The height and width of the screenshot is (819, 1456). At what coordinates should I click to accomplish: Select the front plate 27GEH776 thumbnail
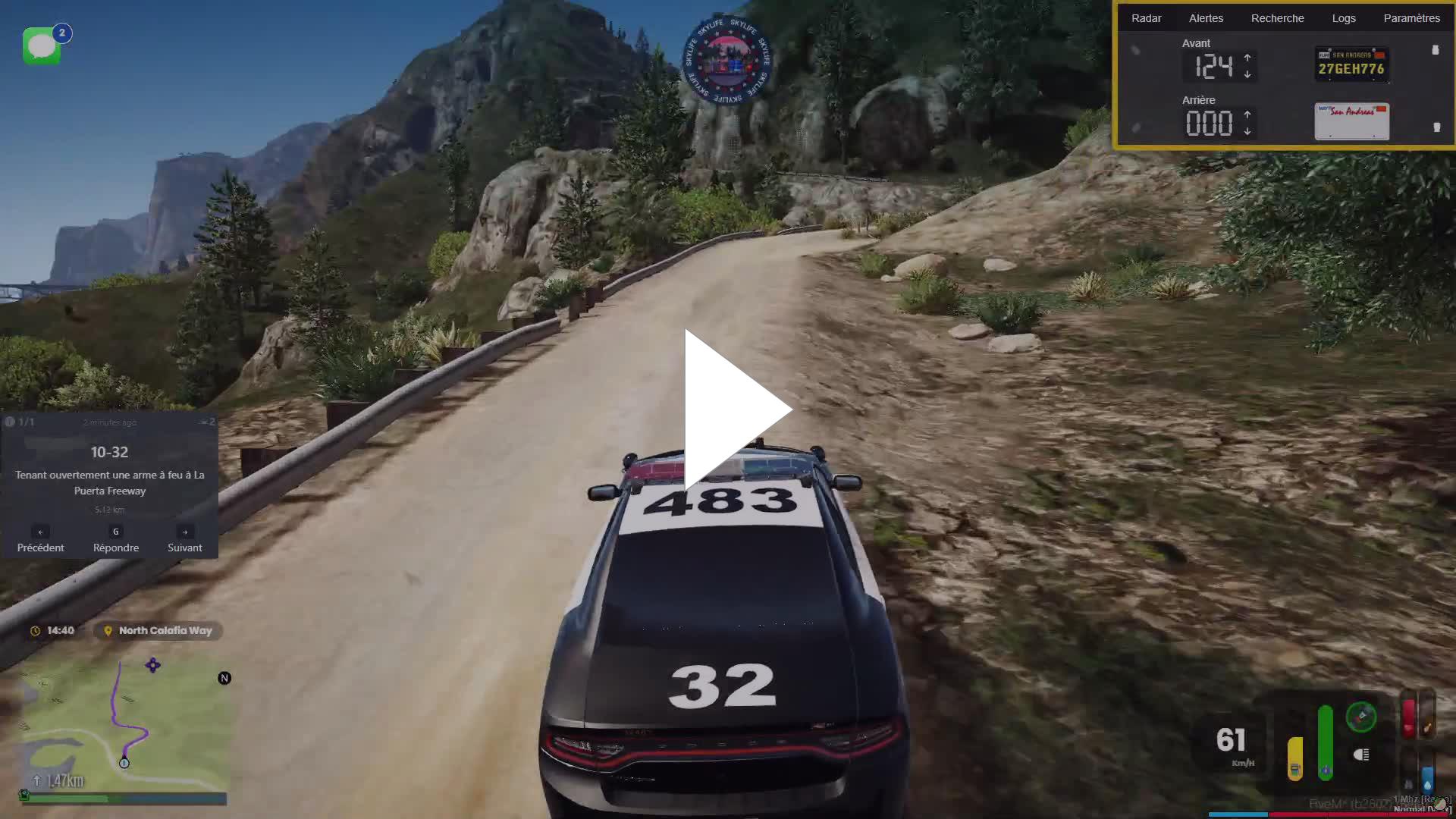click(1351, 64)
